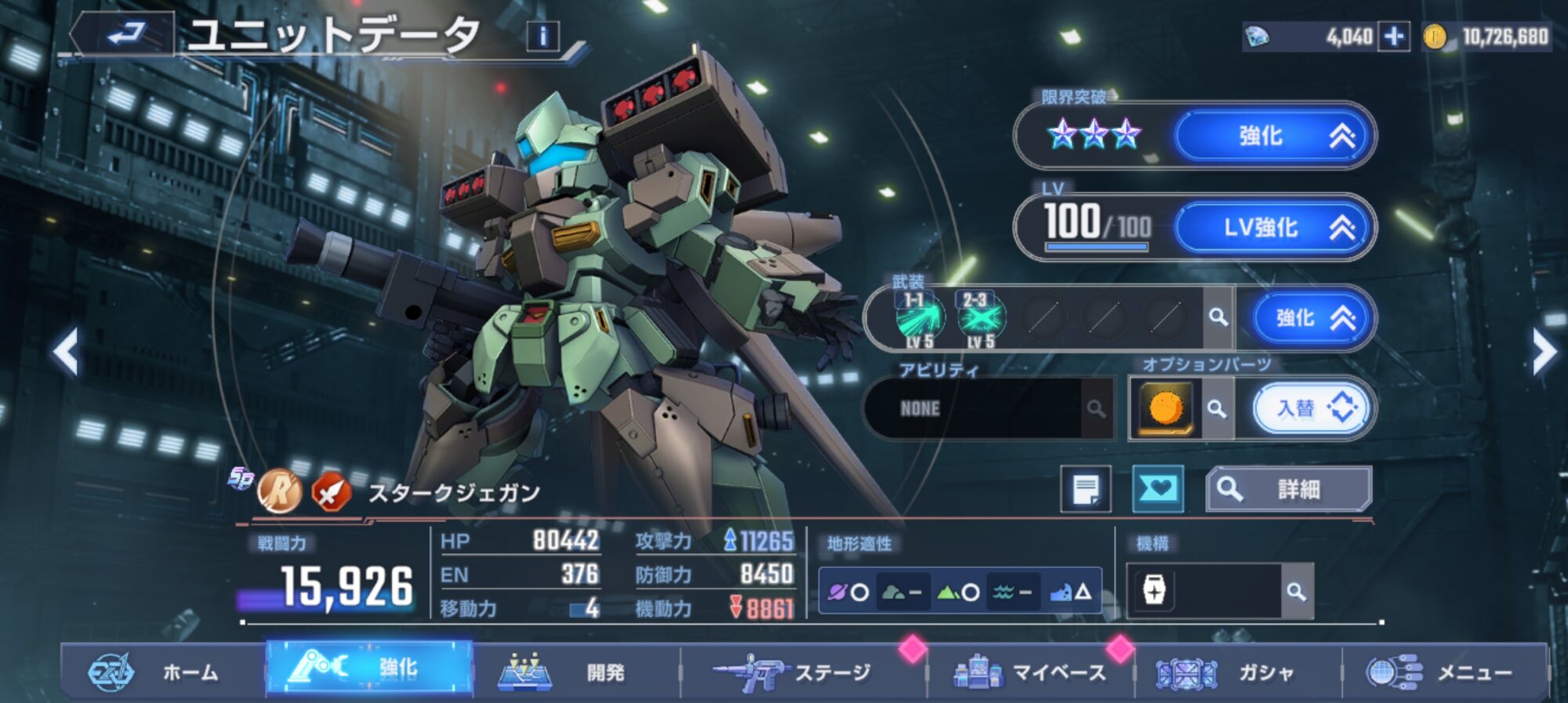Add more diamonds with the plus button
Image resolution: width=1568 pixels, height=703 pixels.
tap(1394, 37)
